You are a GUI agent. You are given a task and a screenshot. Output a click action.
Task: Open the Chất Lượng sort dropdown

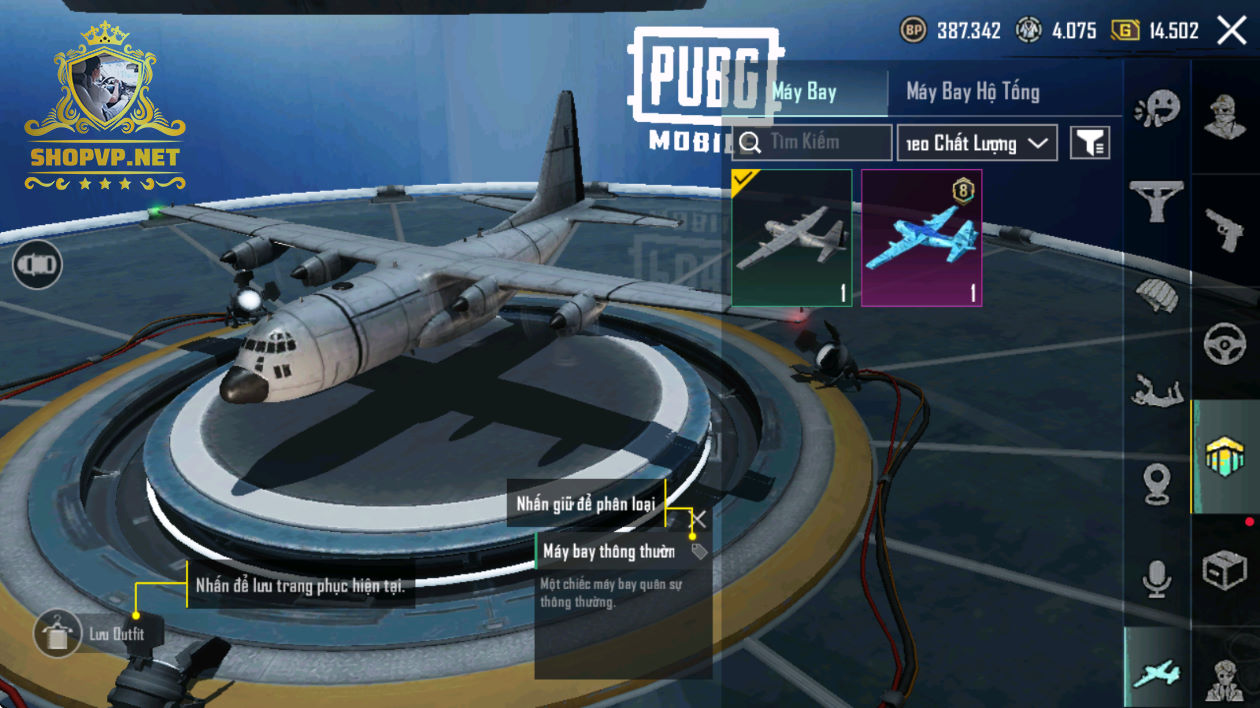pos(977,143)
